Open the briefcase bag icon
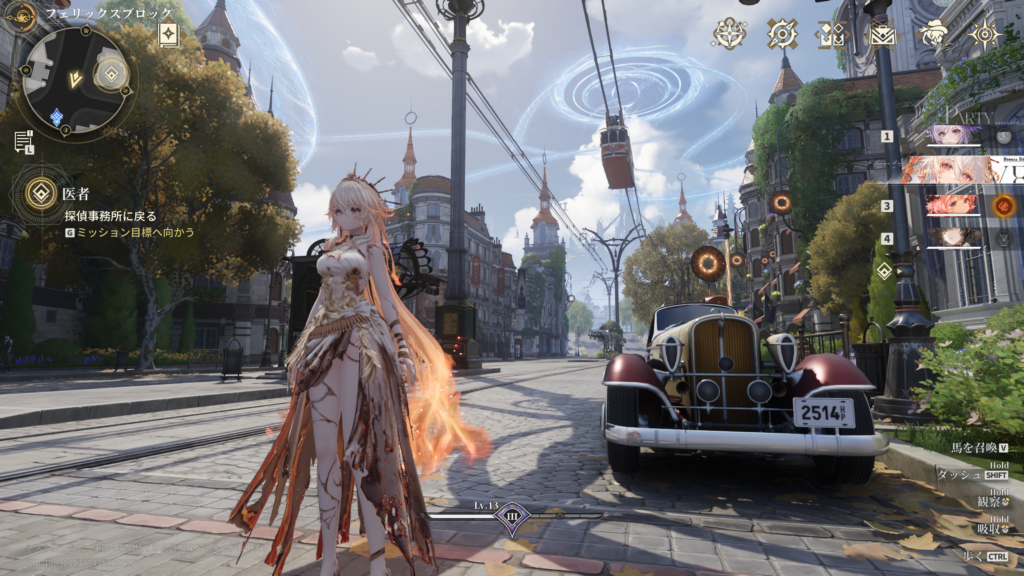This screenshot has height=576, width=1024. click(882, 35)
